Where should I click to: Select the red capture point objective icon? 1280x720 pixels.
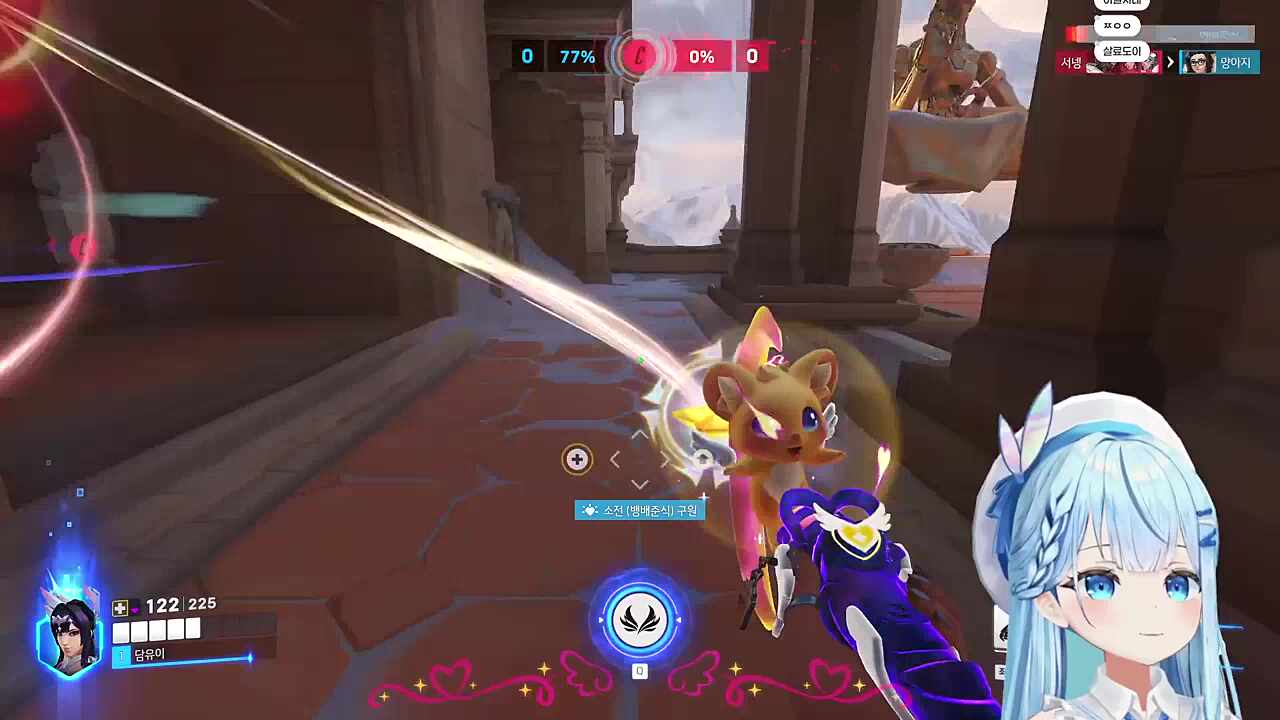point(639,57)
